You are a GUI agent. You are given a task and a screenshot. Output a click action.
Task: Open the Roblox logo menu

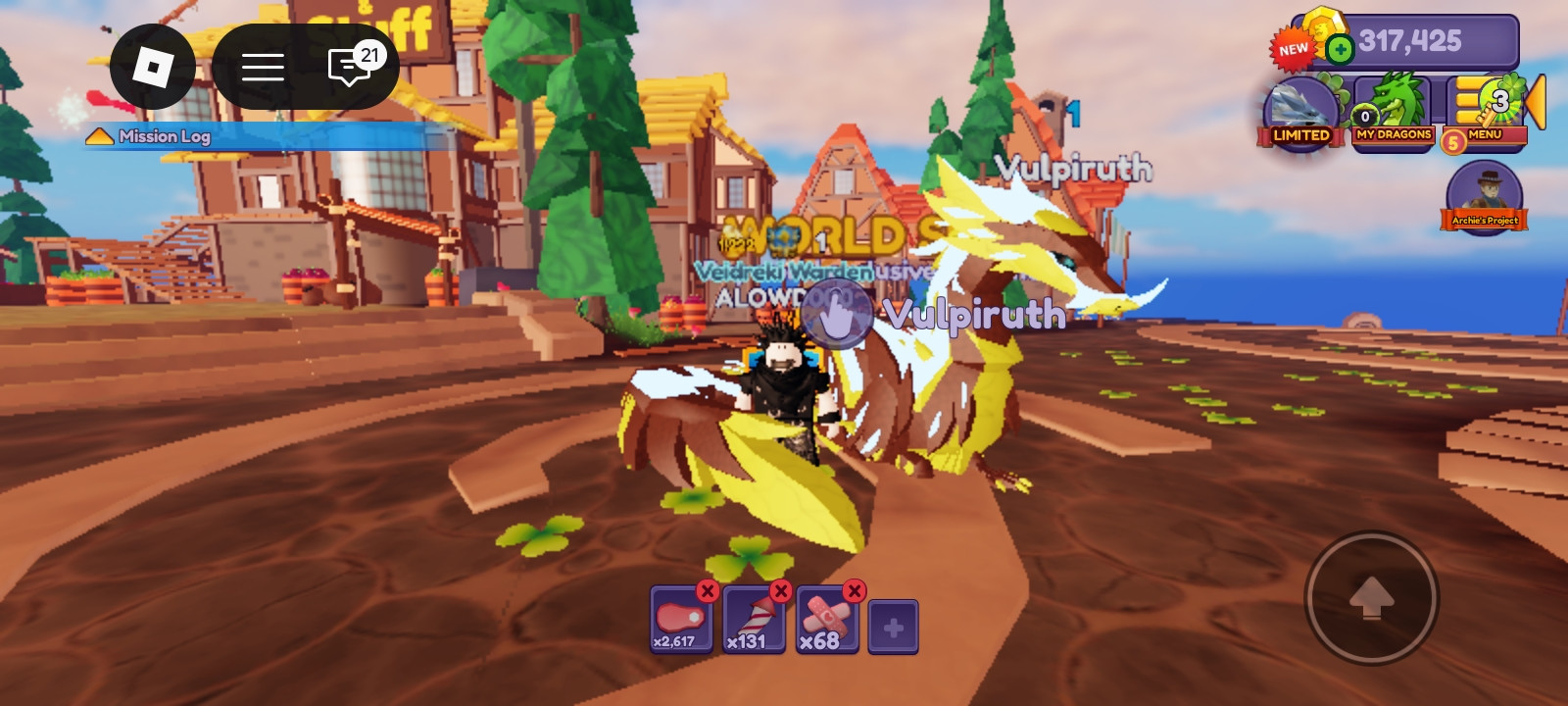(153, 67)
